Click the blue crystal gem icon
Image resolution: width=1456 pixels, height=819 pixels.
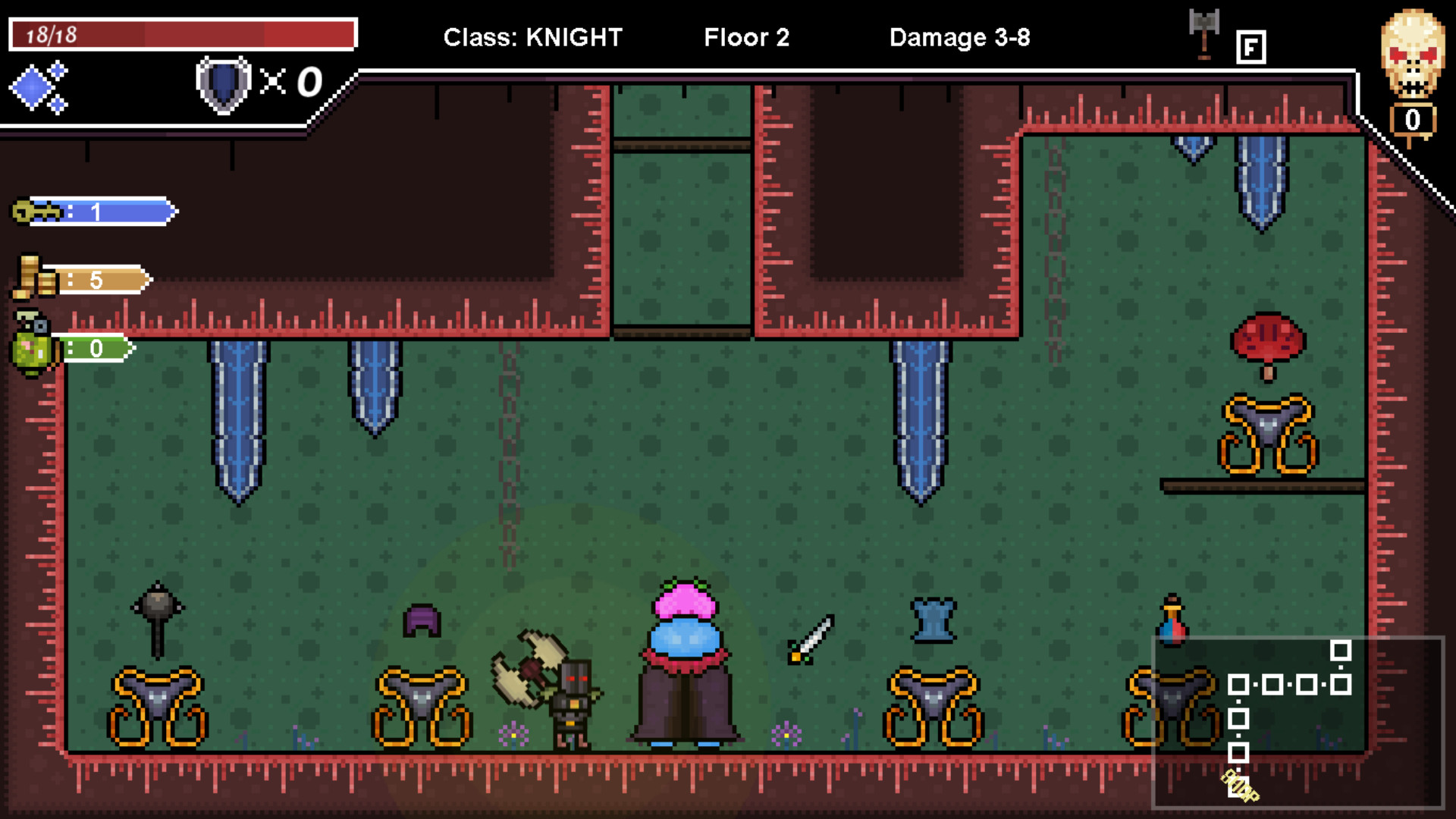pyautogui.click(x=32, y=87)
